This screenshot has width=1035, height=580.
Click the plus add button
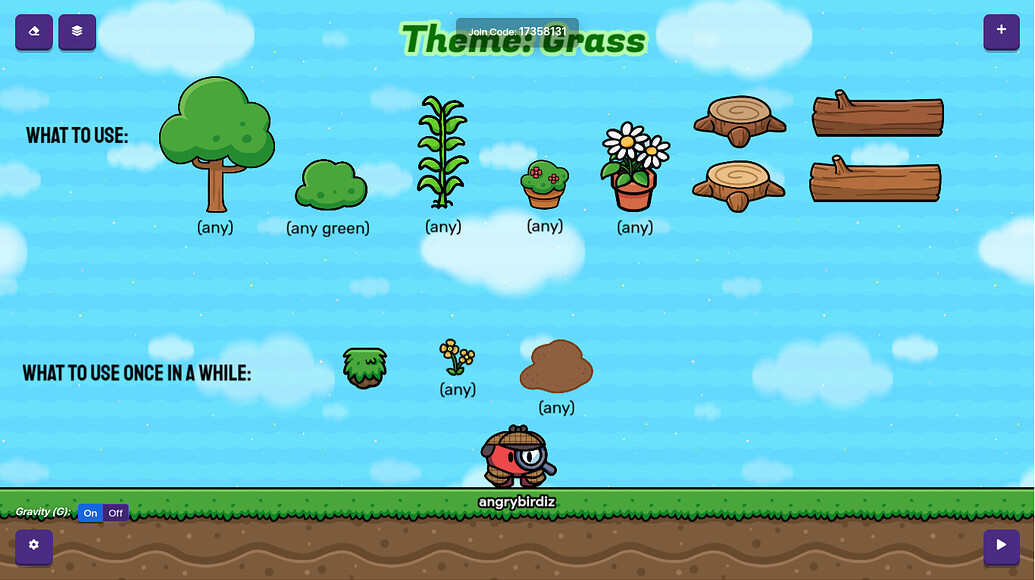click(x=1001, y=32)
